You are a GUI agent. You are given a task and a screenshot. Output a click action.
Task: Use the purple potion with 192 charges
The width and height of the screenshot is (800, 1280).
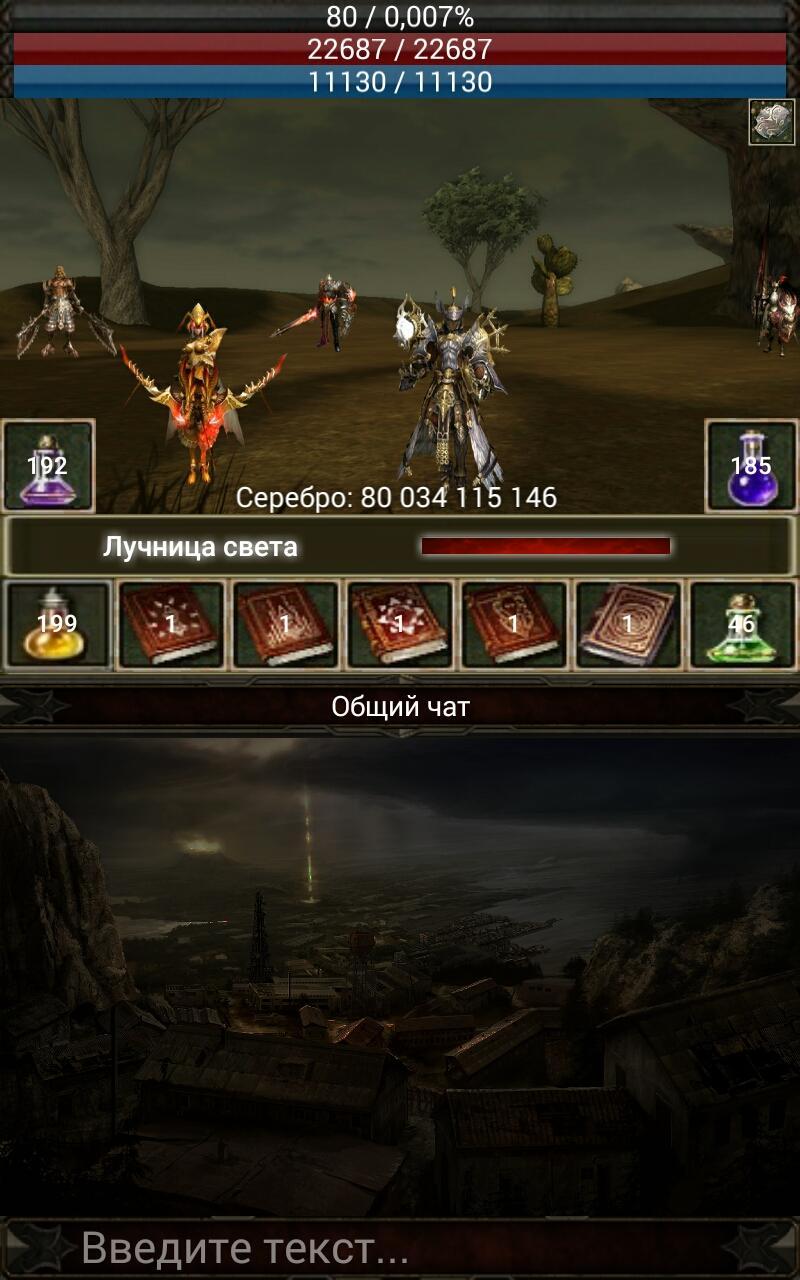[49, 466]
